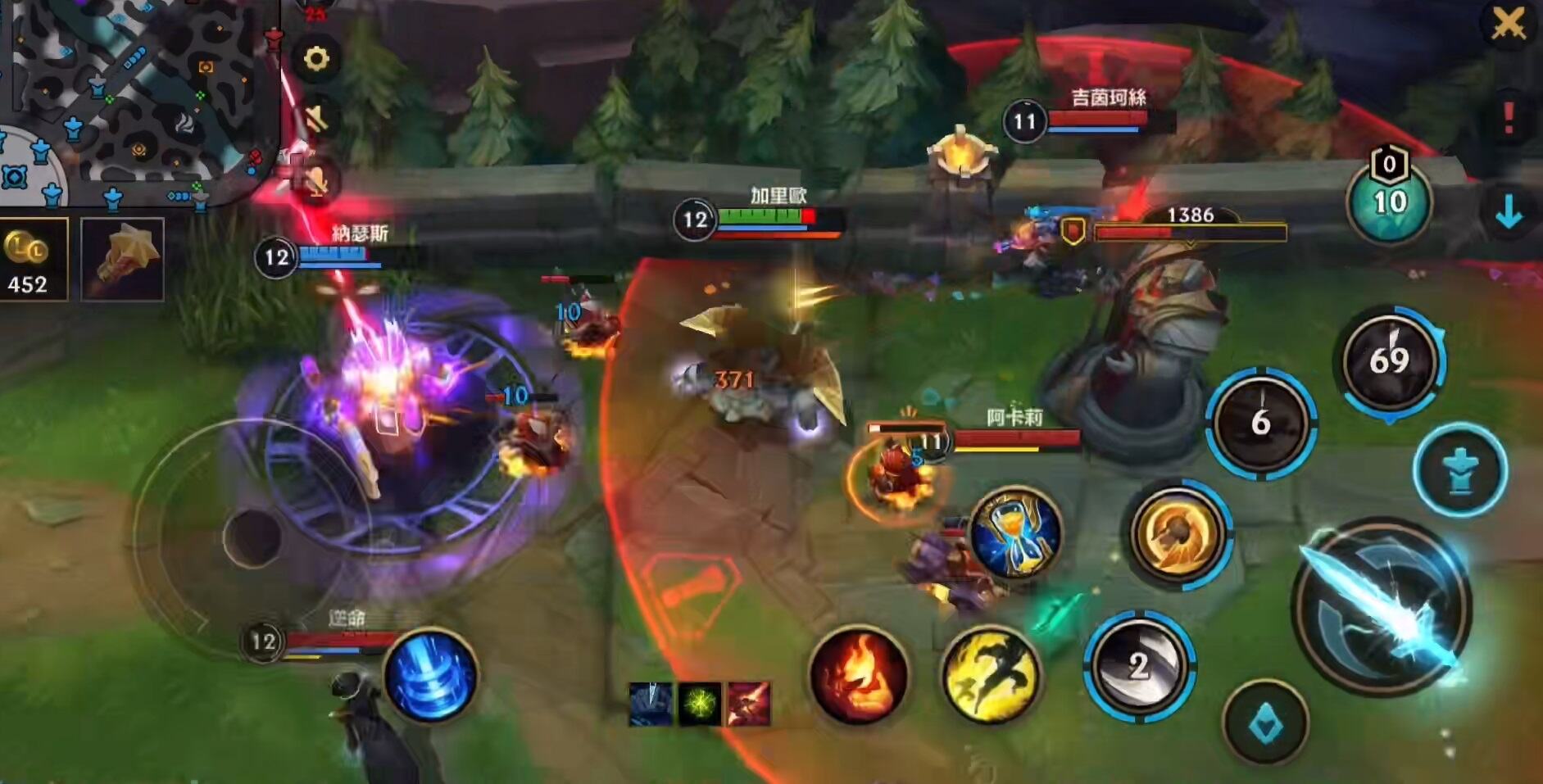
Task: Activate the golden swirl ability
Action: (x=1177, y=533)
